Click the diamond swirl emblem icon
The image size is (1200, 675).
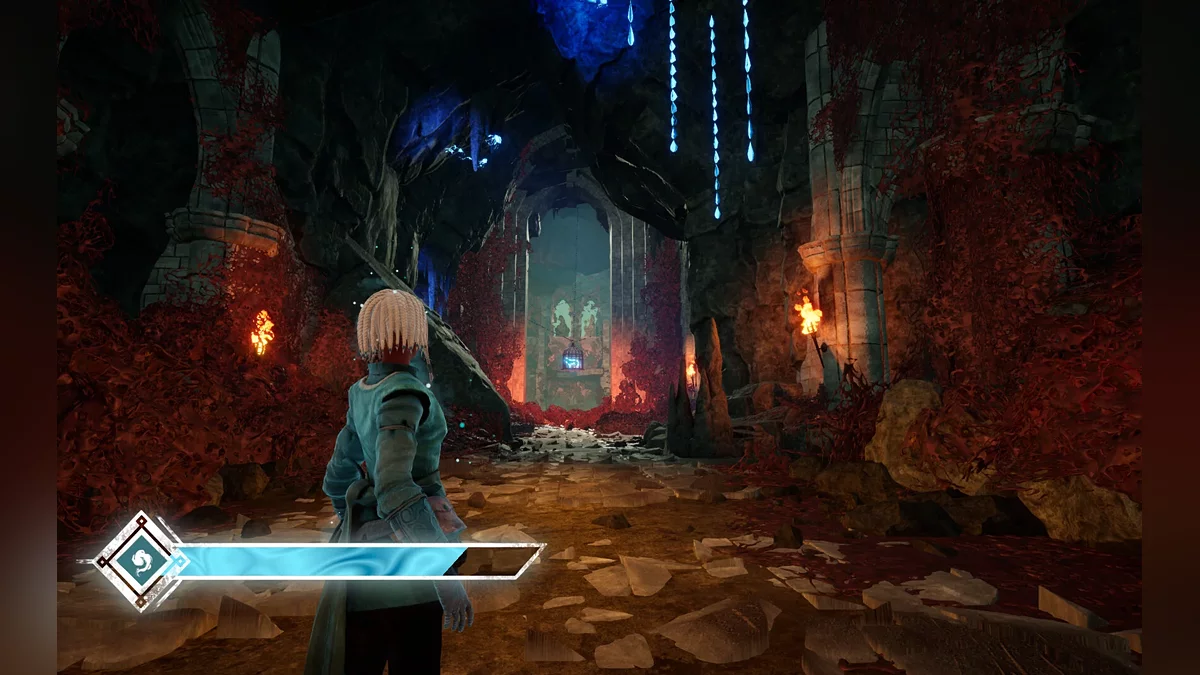(x=140, y=561)
